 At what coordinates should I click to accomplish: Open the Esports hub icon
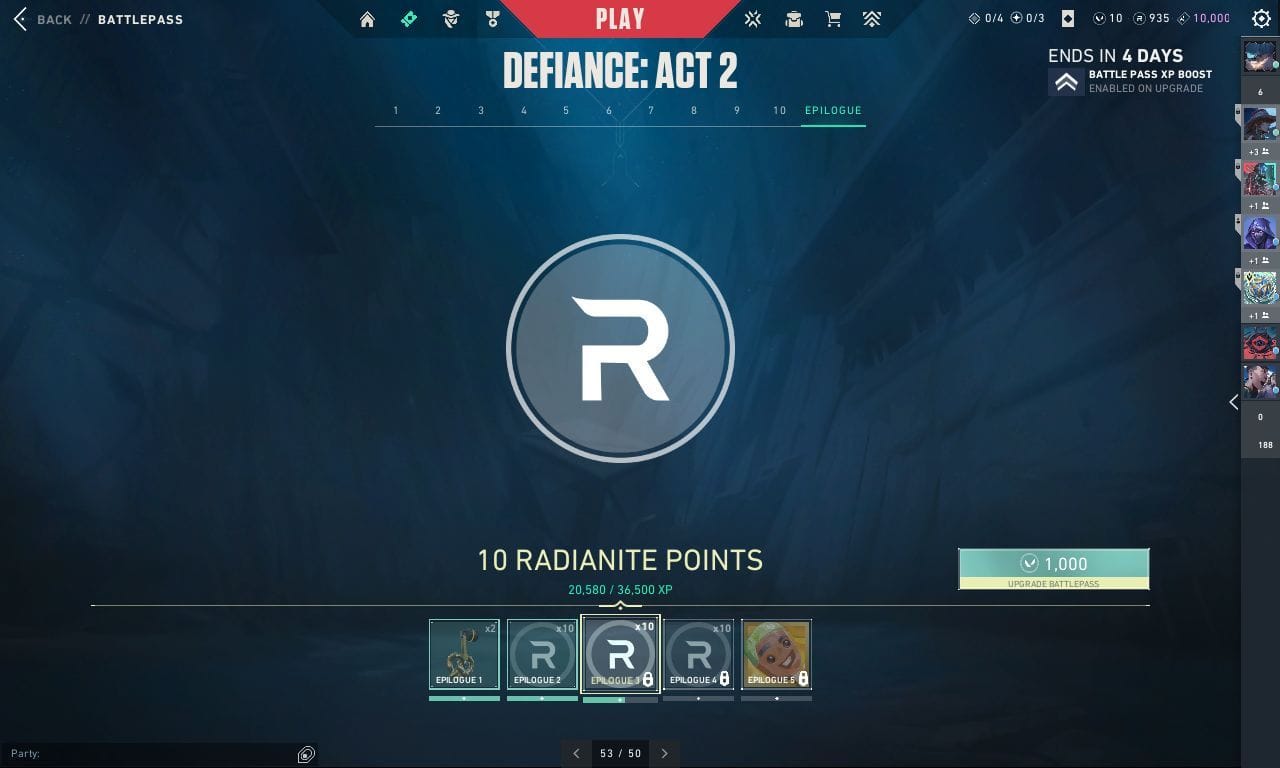click(x=753, y=18)
